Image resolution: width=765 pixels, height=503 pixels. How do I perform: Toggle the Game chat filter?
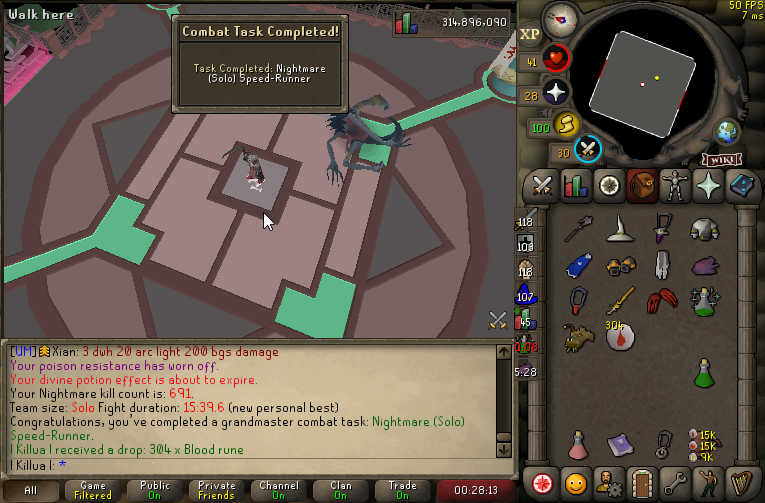tap(93, 490)
